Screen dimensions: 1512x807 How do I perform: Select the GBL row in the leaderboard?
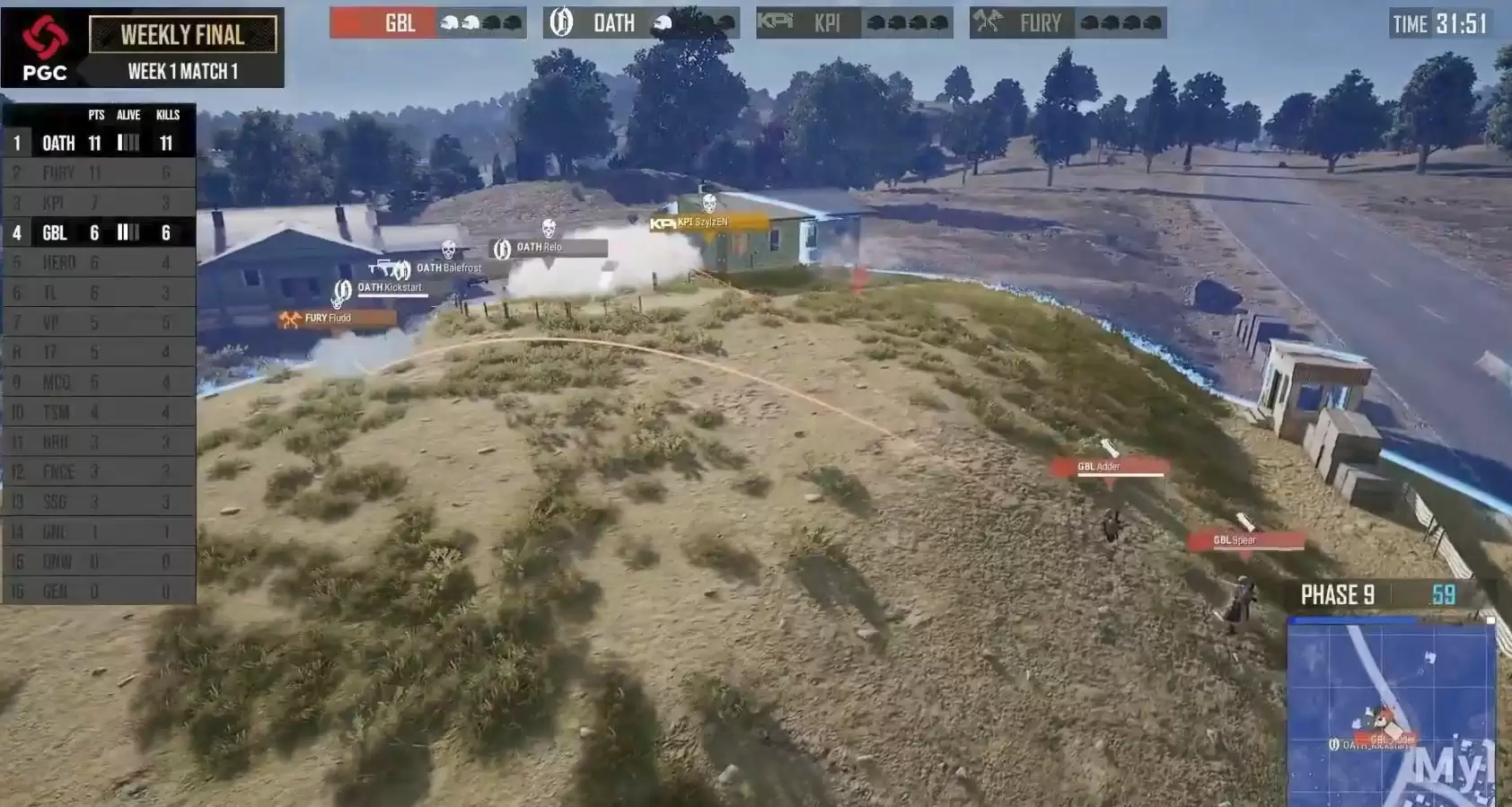click(99, 232)
